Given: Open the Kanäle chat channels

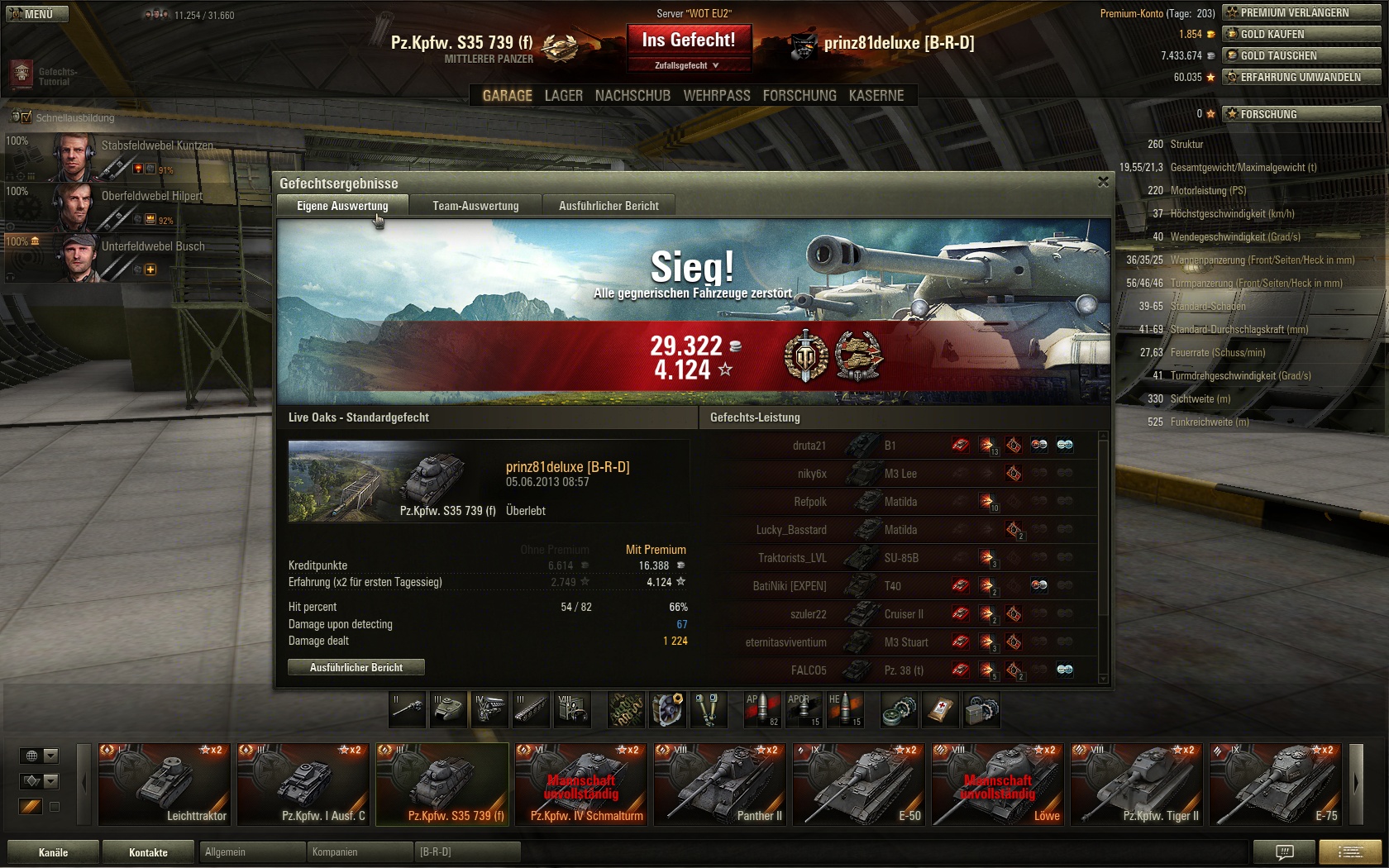Looking at the screenshot, I should point(53,852).
